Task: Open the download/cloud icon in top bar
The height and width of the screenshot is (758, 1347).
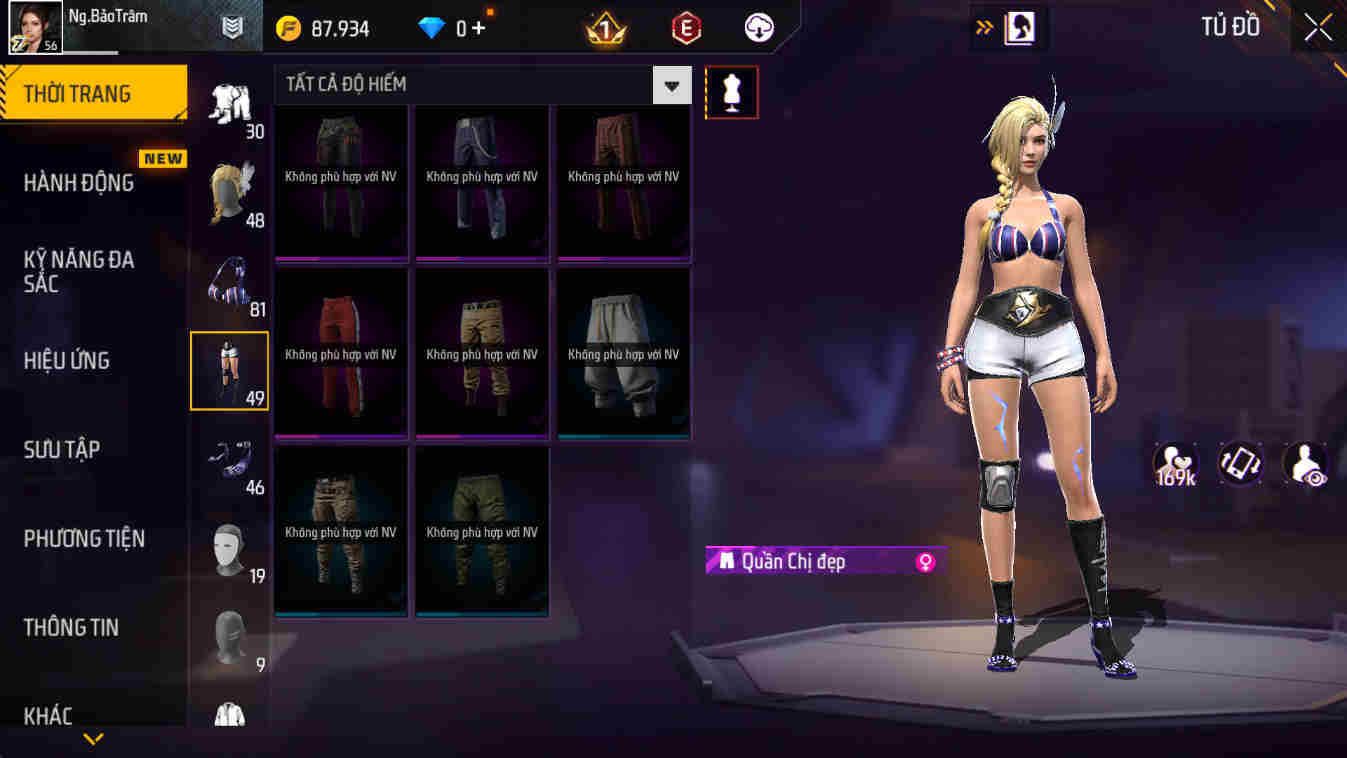Action: pos(757,27)
